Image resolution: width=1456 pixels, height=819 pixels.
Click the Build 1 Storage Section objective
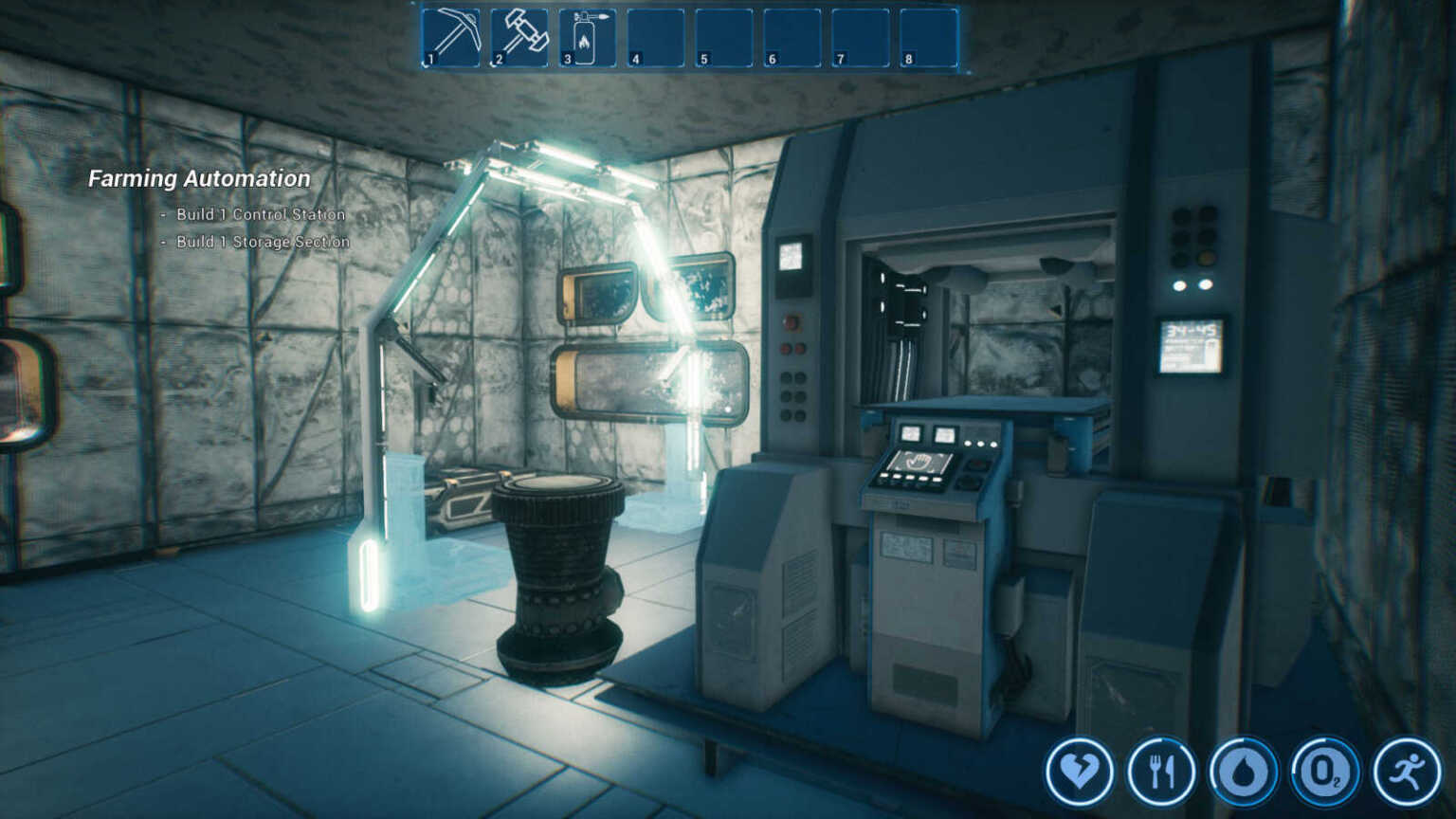pyautogui.click(x=262, y=242)
